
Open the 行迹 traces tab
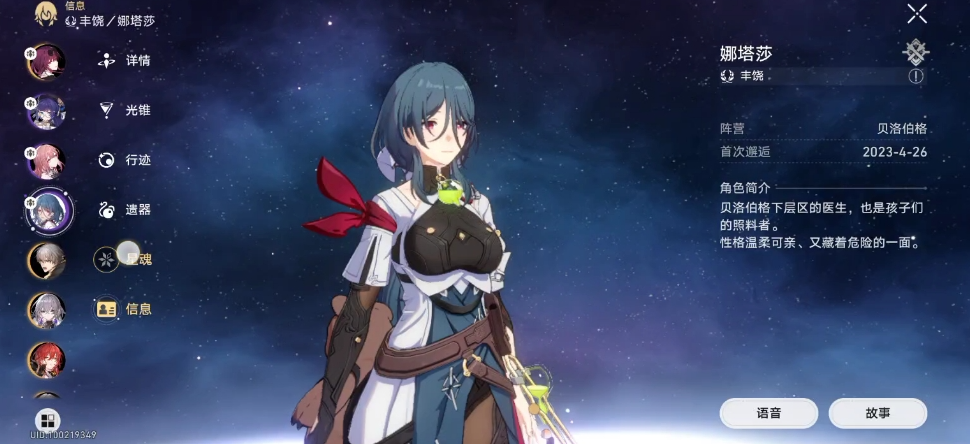click(x=125, y=159)
